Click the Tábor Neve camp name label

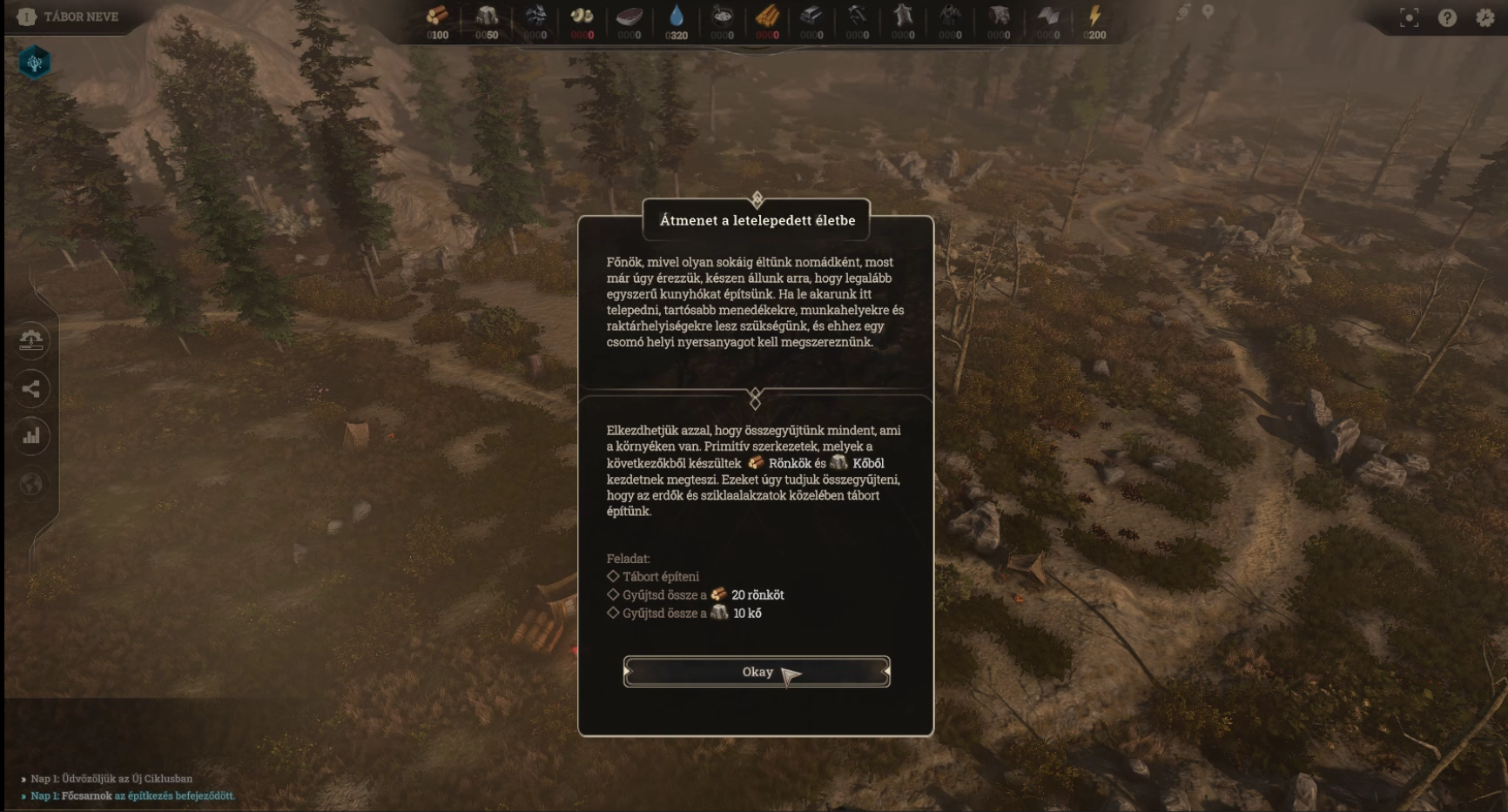[x=80, y=17]
